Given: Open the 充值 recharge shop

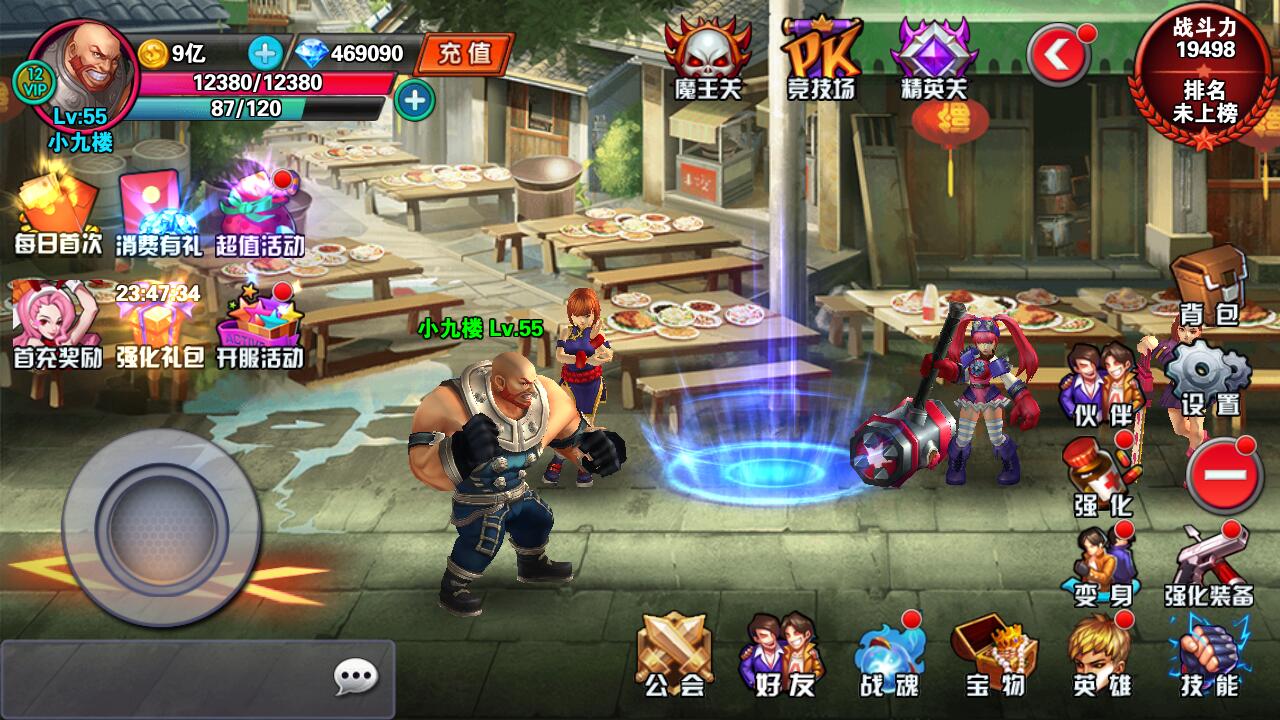Looking at the screenshot, I should [x=465, y=53].
